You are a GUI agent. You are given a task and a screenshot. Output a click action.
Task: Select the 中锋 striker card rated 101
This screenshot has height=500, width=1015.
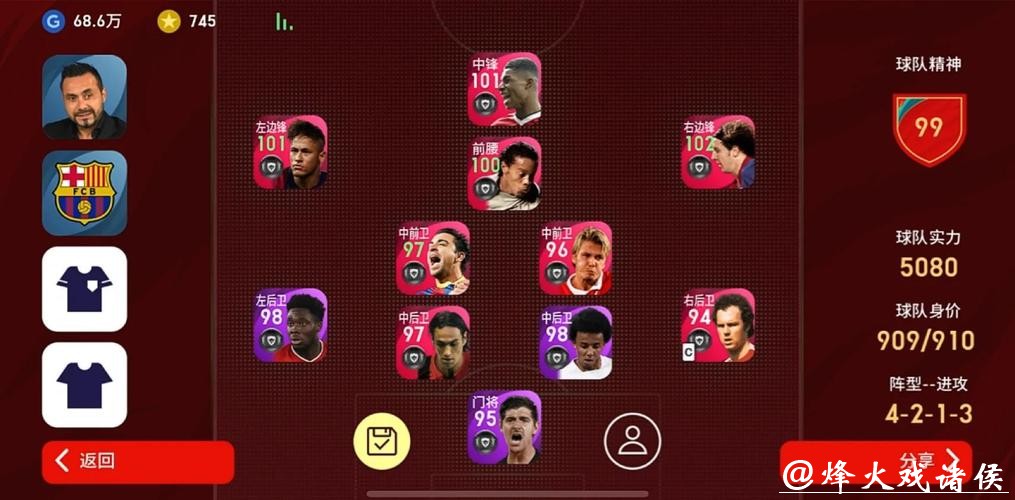[504, 89]
